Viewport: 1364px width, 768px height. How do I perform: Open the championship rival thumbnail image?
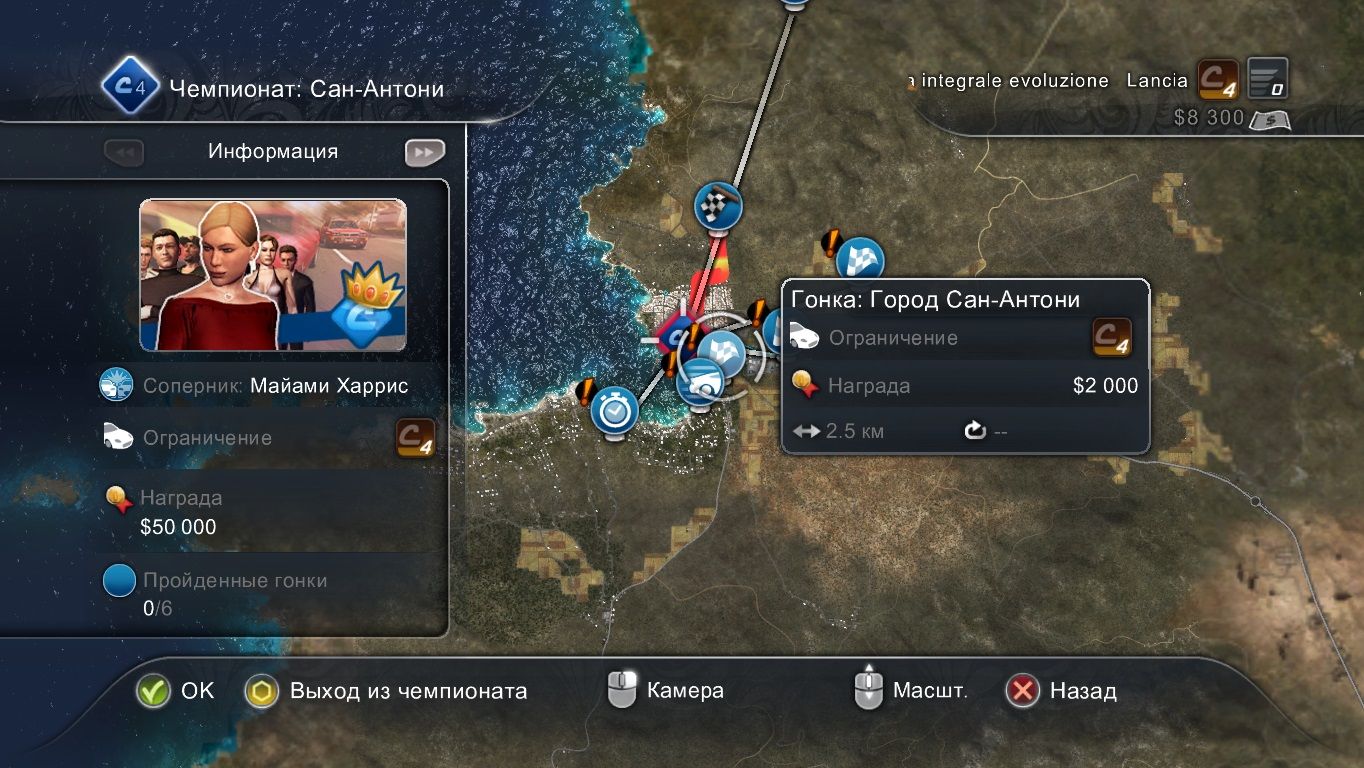tap(273, 275)
